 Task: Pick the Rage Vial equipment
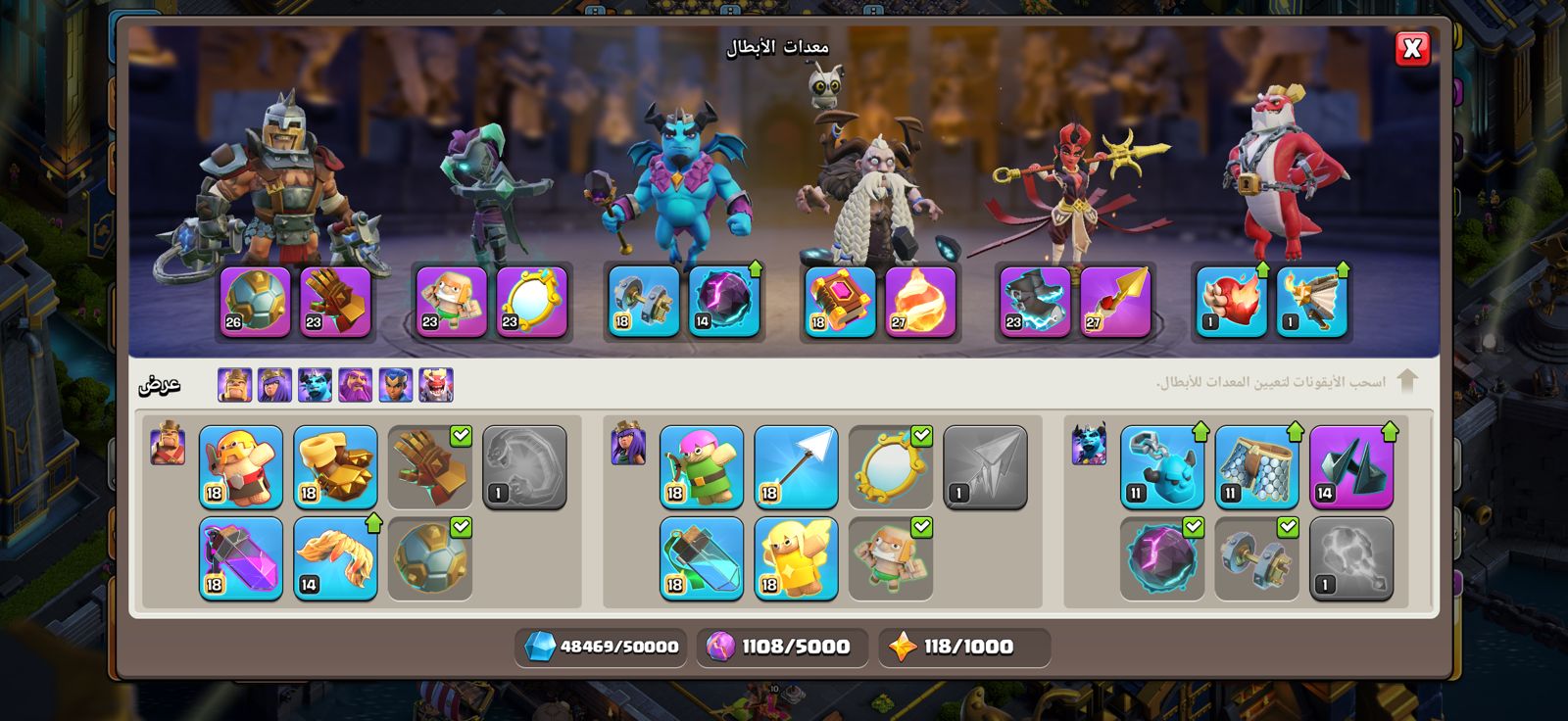(x=241, y=558)
